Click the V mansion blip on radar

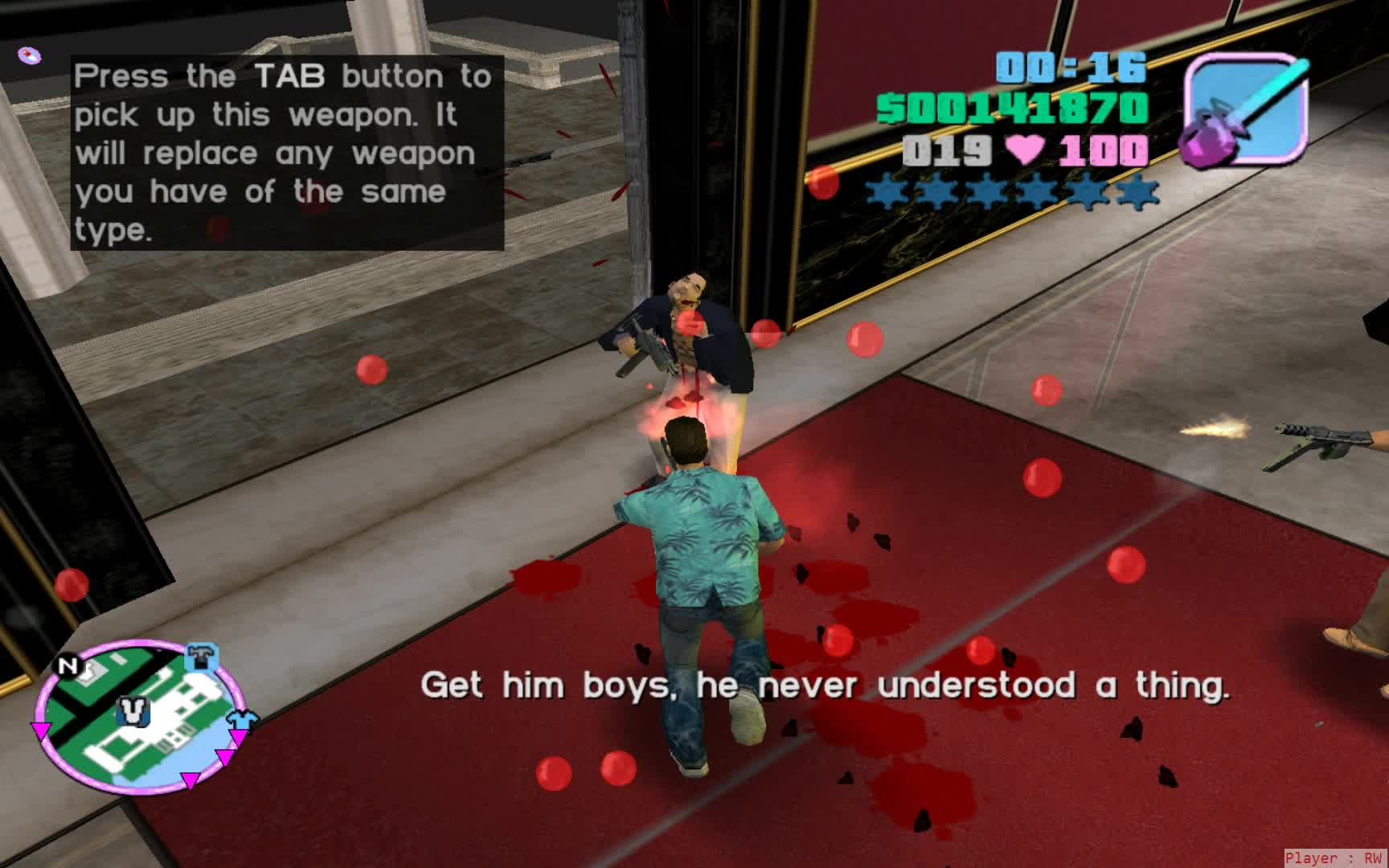(x=133, y=710)
